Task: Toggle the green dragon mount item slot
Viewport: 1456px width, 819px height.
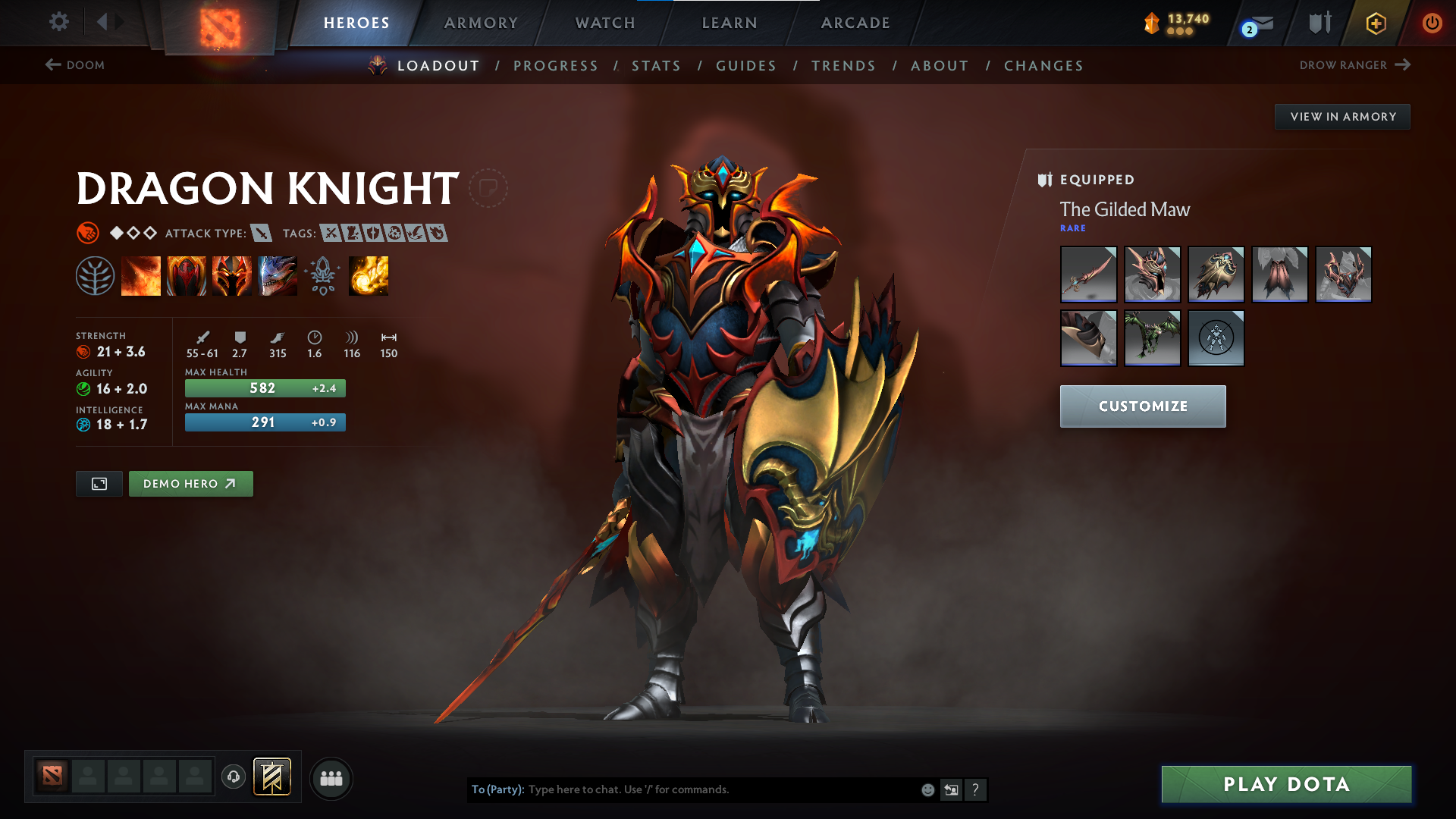Action: (x=1152, y=338)
